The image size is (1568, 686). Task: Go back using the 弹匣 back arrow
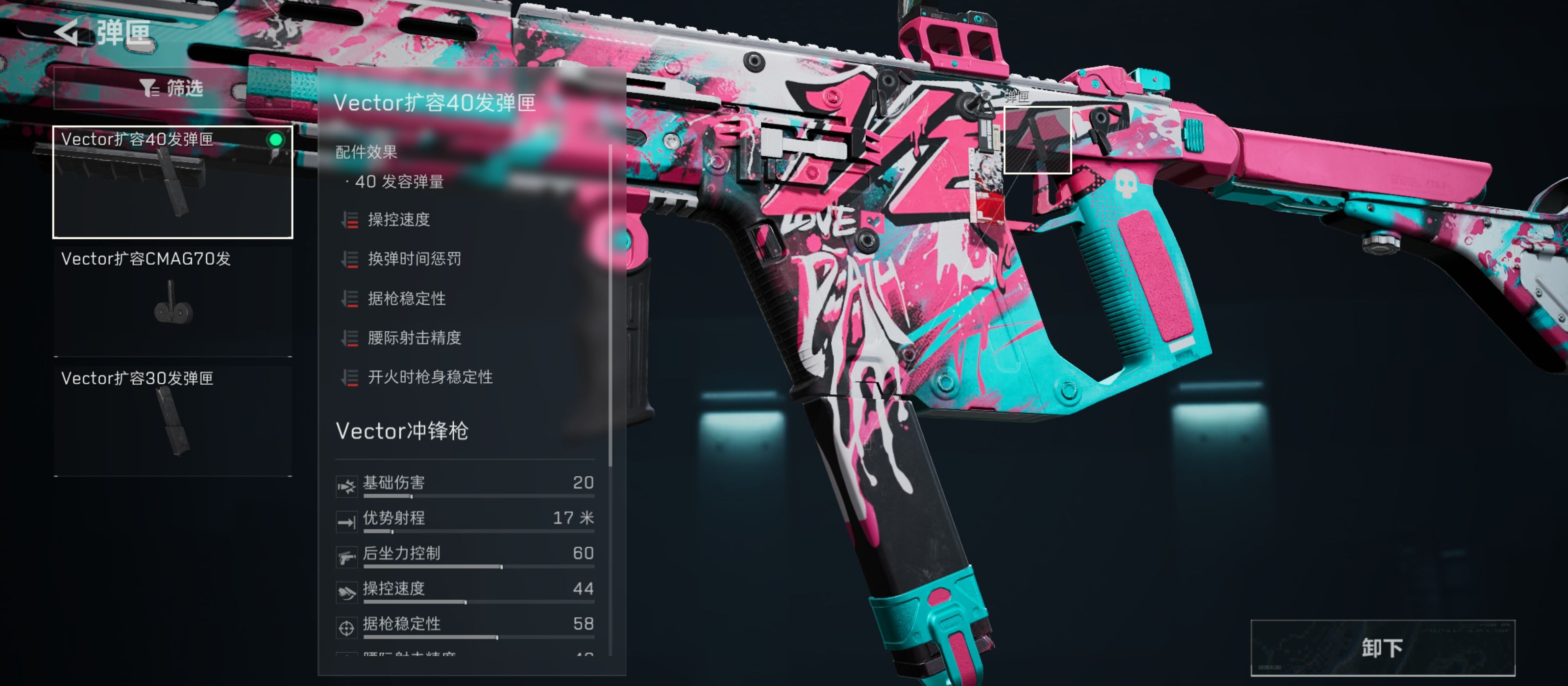(x=68, y=32)
